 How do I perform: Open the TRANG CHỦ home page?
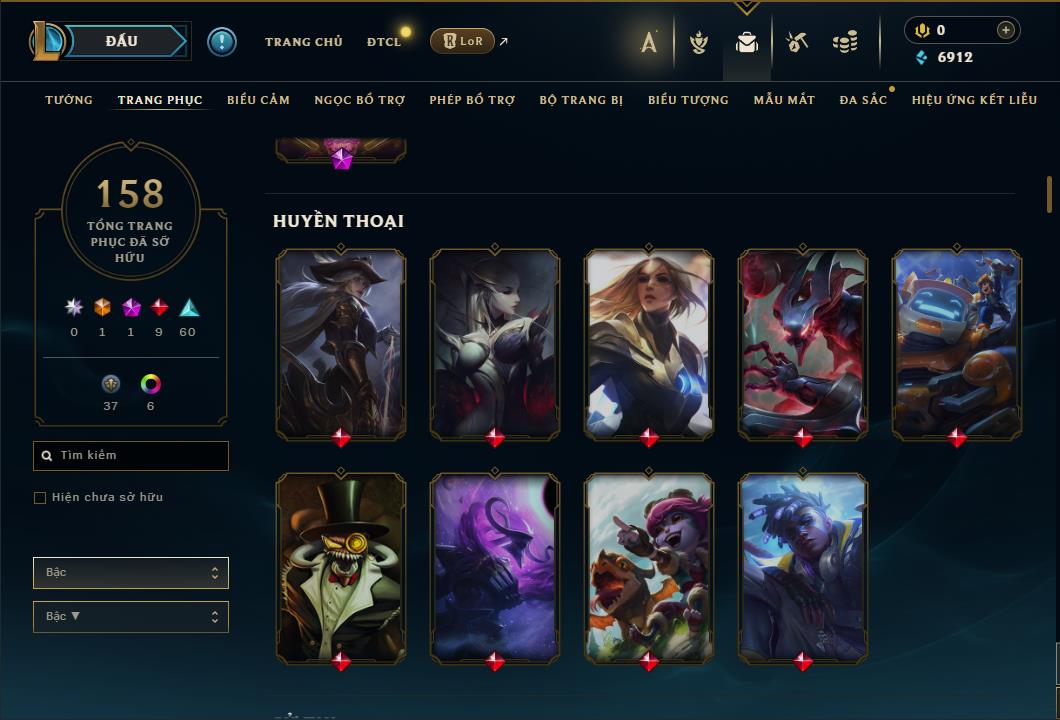tap(303, 42)
